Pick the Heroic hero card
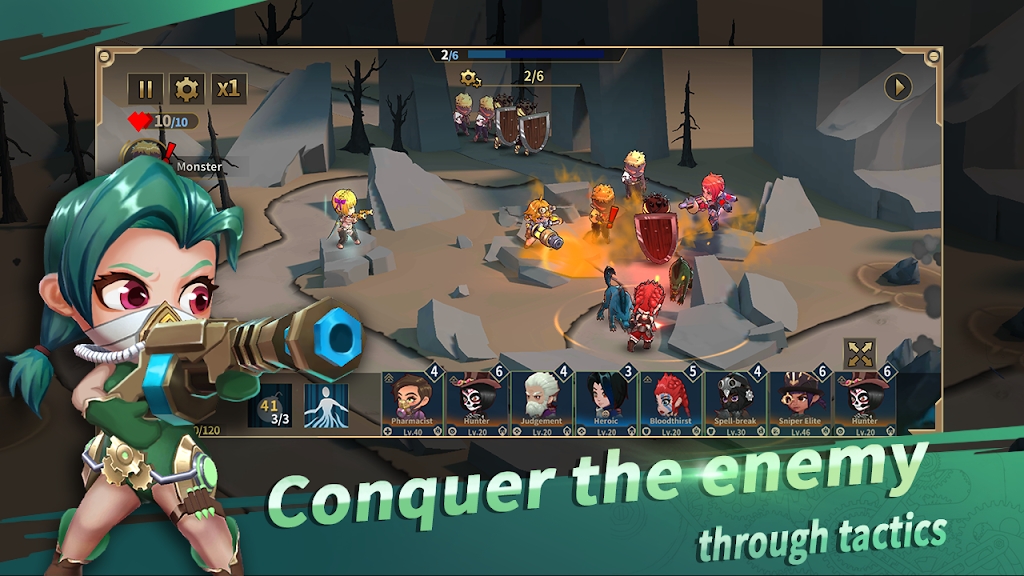The width and height of the screenshot is (1024, 576). point(606,402)
